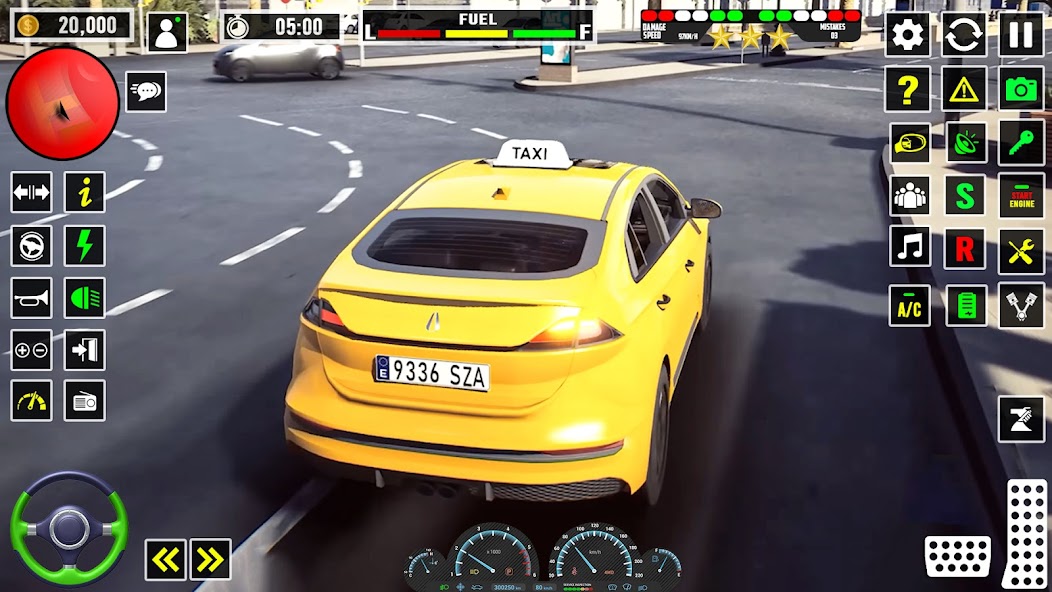Toggle the A/C button
Viewport: 1052px width, 592px height.
coord(909,306)
